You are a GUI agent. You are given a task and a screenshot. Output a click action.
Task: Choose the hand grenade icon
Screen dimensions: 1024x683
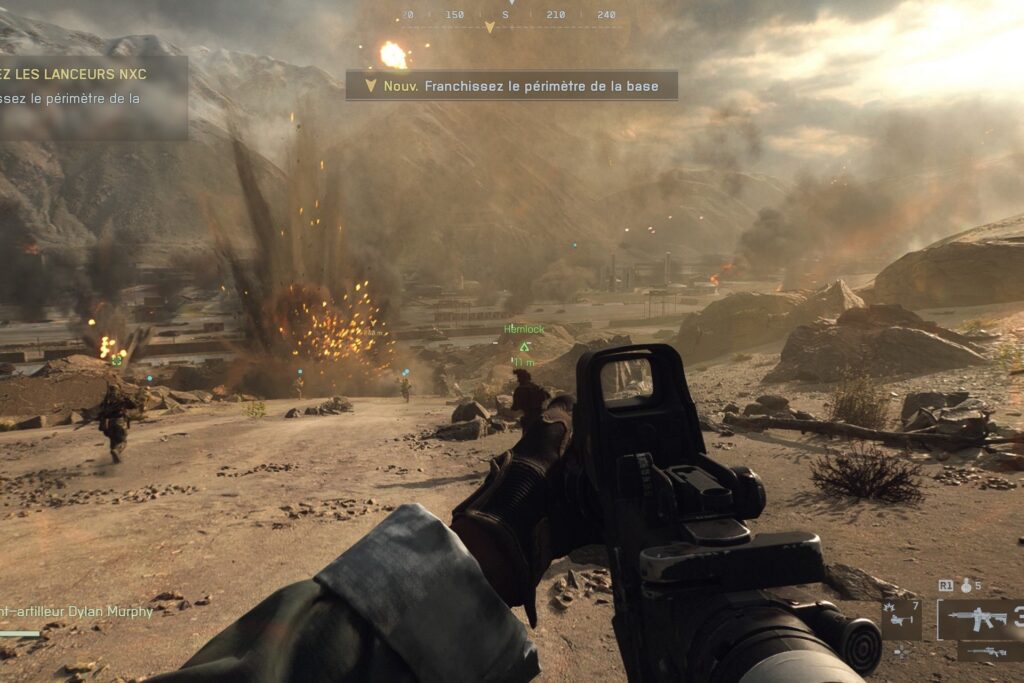pyautogui.click(x=966, y=585)
